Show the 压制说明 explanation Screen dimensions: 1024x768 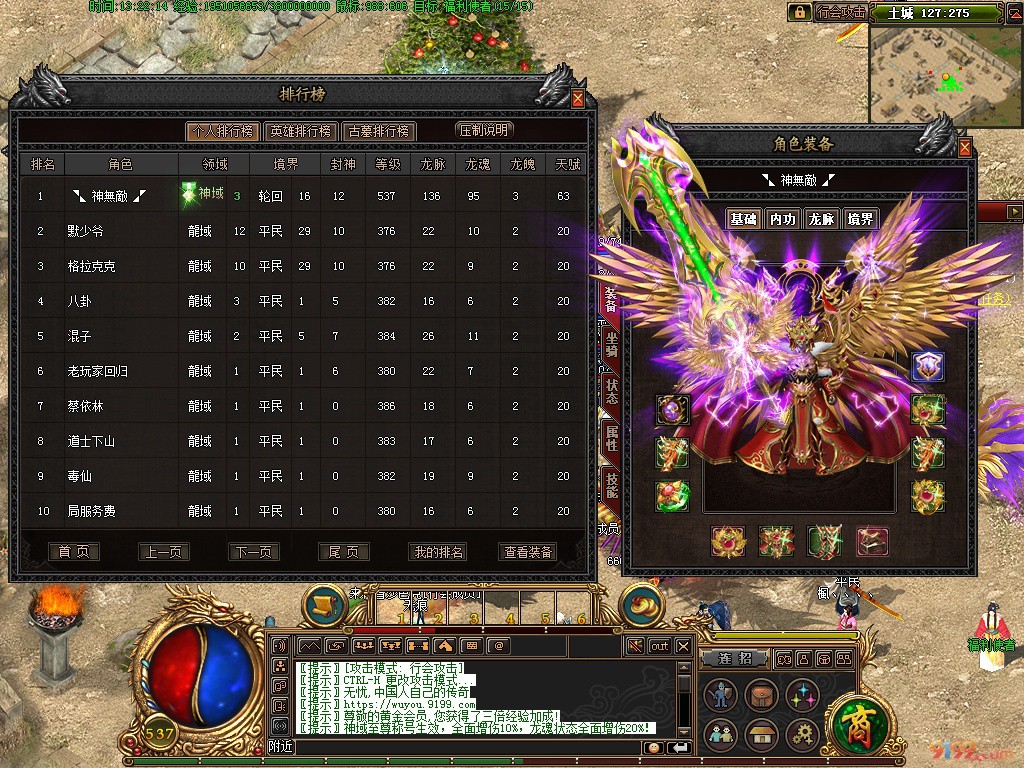click(x=484, y=130)
